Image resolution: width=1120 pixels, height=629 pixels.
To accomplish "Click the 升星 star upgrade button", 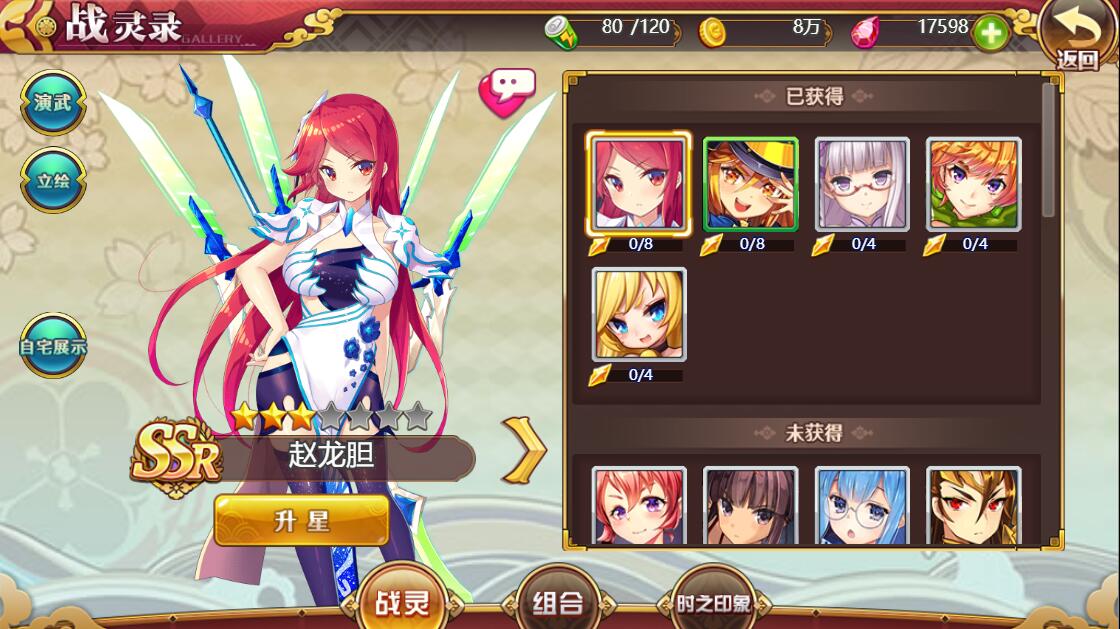I will coord(301,521).
